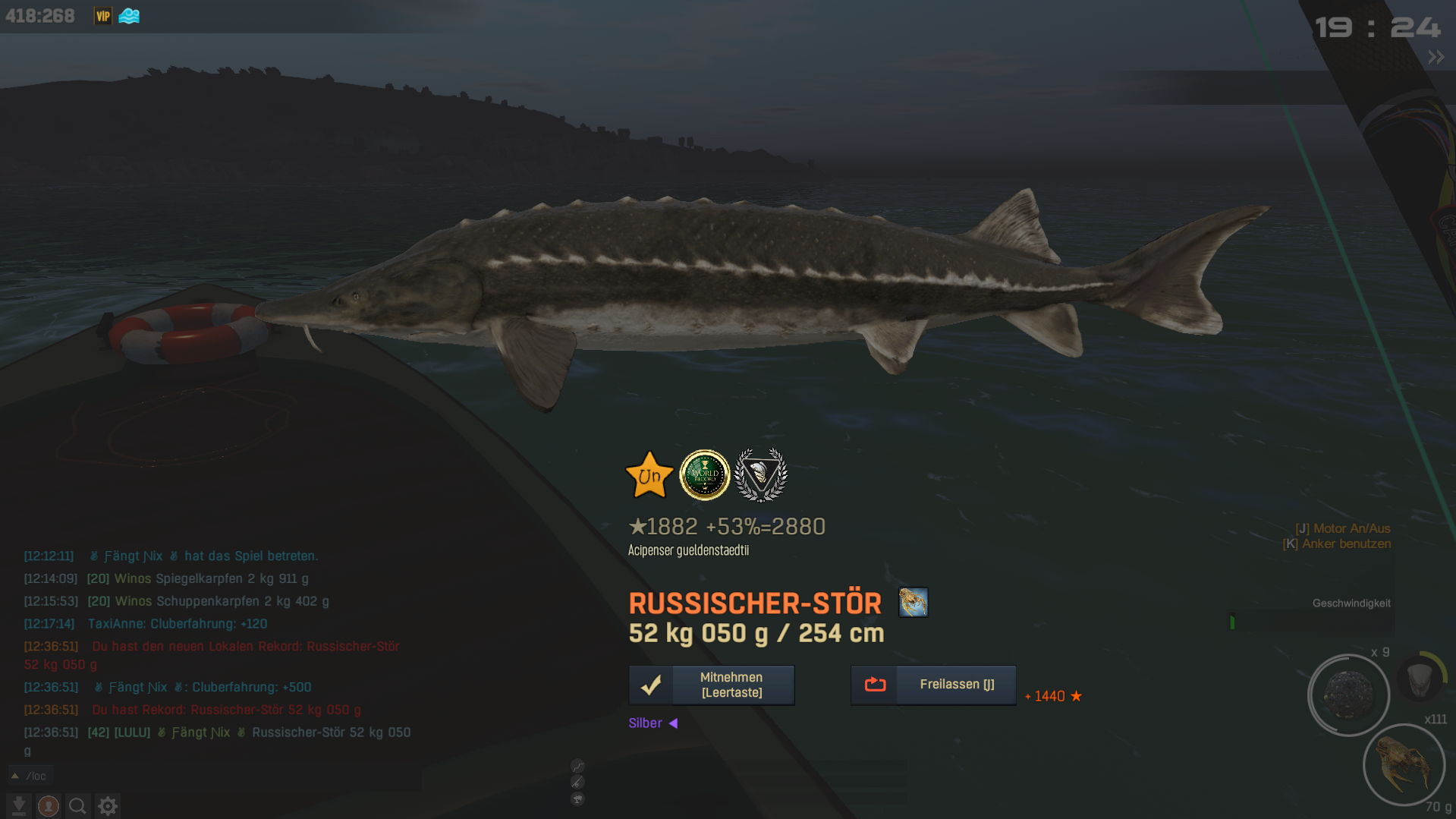Open the Silber tag selector

[653, 723]
